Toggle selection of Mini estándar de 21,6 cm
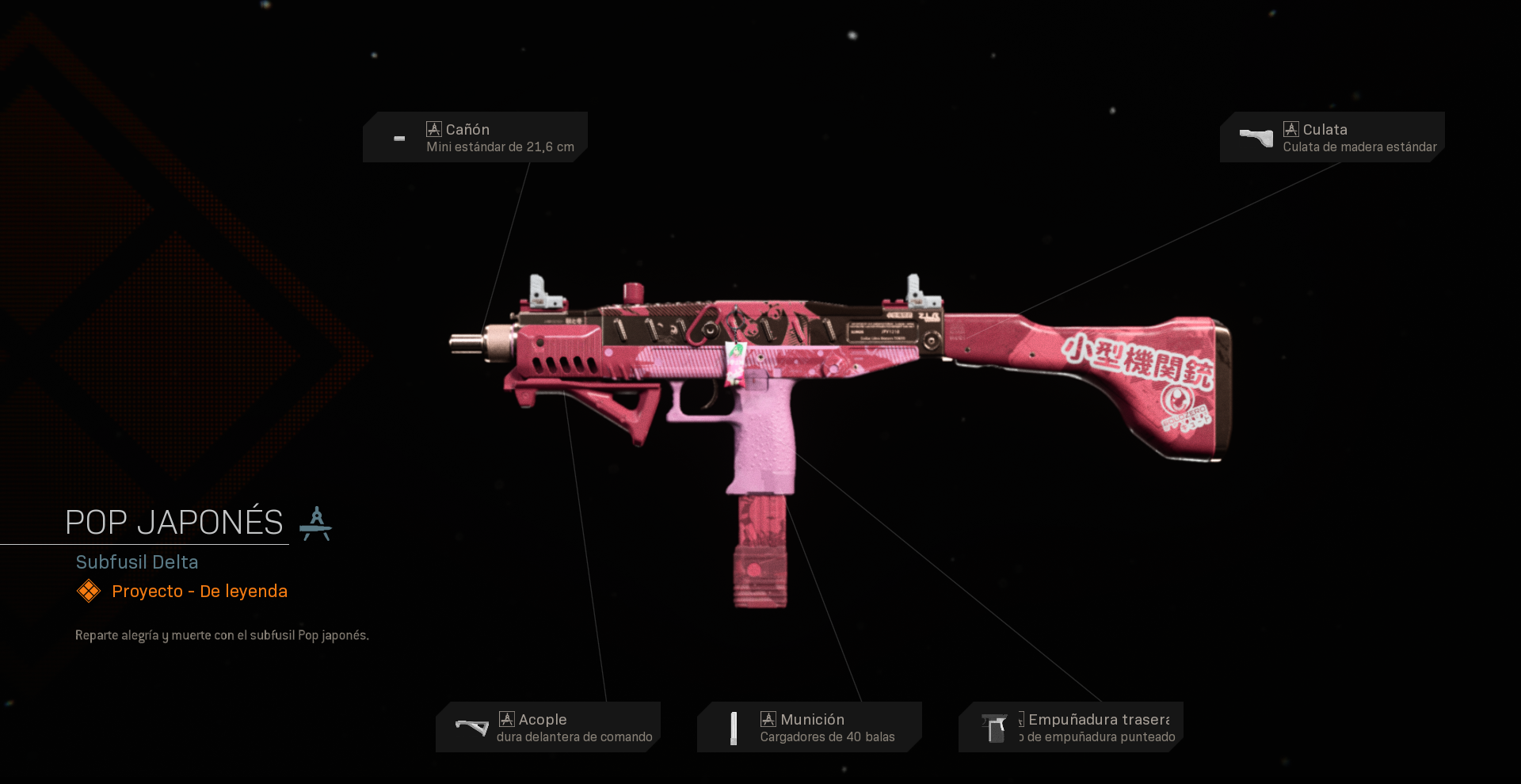 tap(499, 147)
